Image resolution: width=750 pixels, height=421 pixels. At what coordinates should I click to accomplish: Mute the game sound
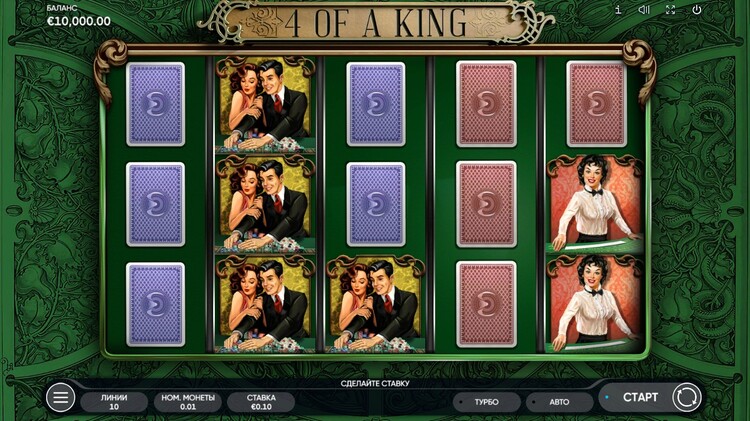click(x=644, y=10)
